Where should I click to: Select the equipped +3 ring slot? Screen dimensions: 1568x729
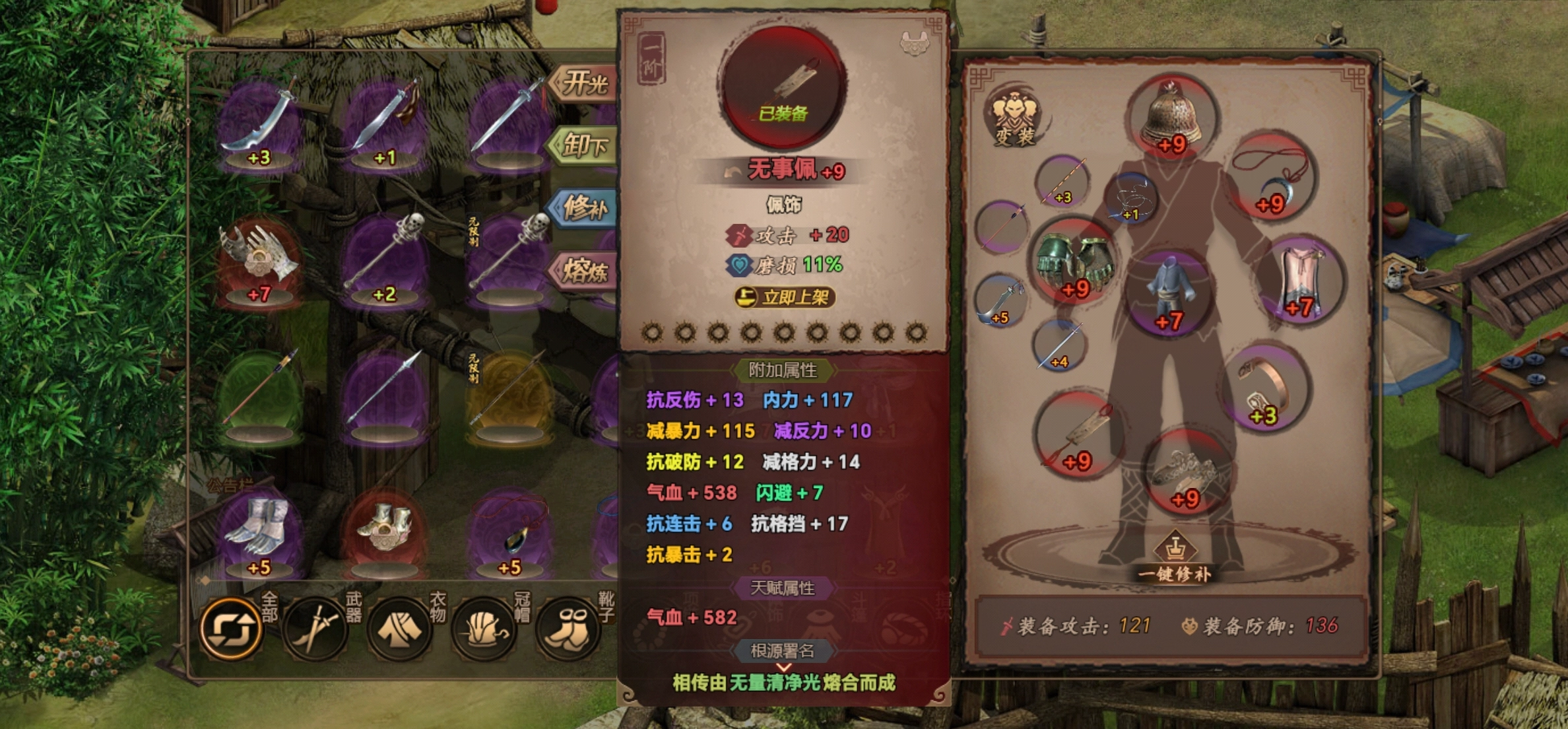1266,390
